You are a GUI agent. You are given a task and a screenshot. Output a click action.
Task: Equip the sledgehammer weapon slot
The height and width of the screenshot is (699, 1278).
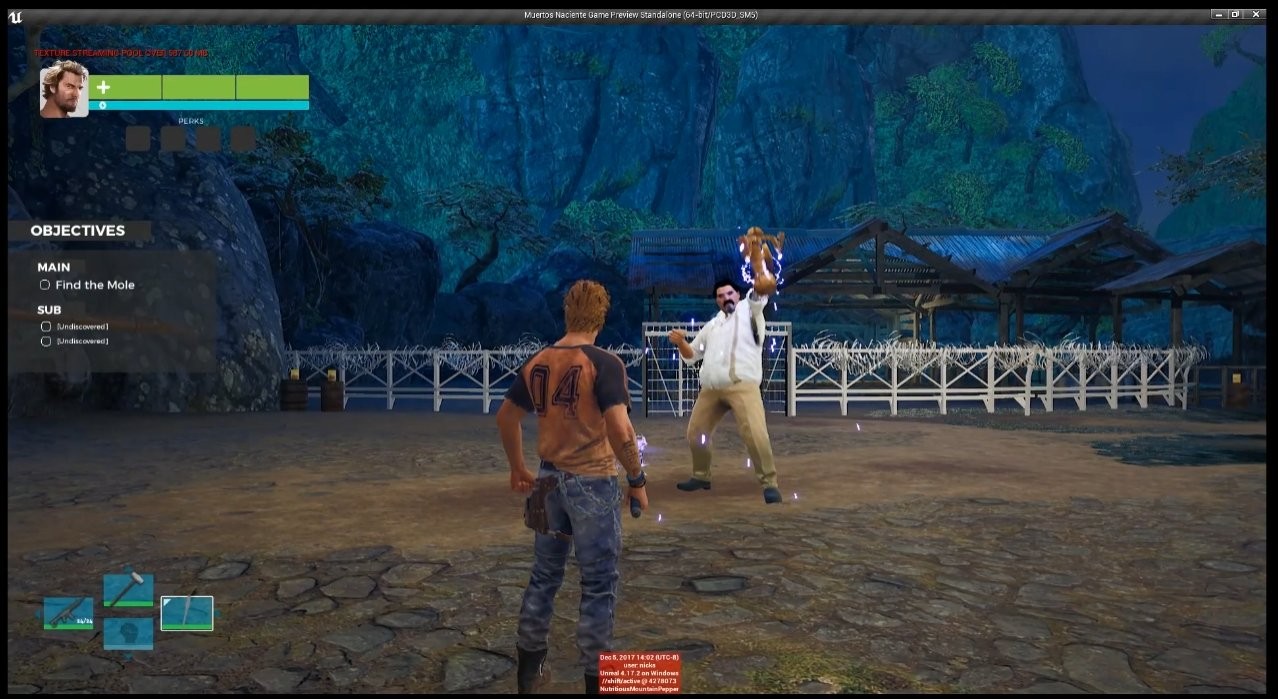(x=128, y=590)
